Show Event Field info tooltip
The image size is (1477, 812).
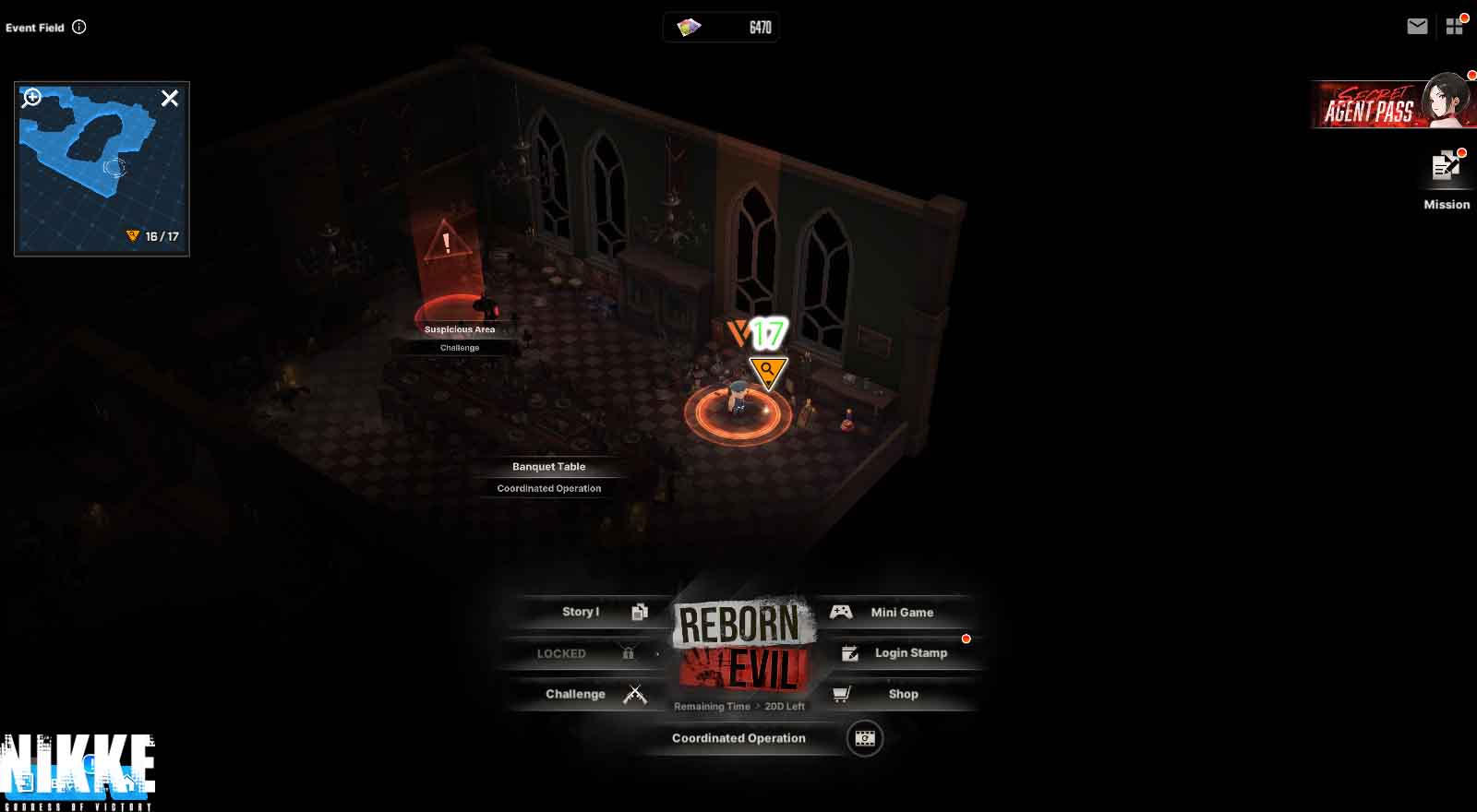pos(79,27)
